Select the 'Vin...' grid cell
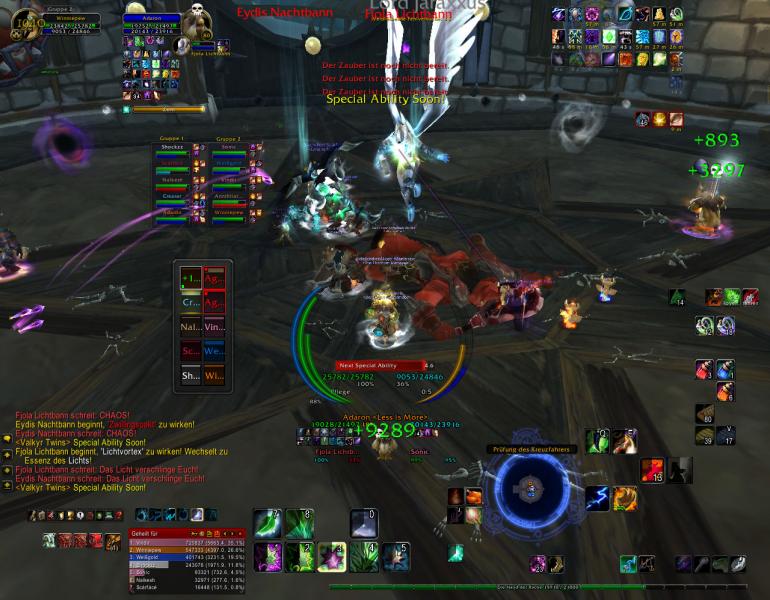The height and width of the screenshot is (600, 770). click(215, 326)
